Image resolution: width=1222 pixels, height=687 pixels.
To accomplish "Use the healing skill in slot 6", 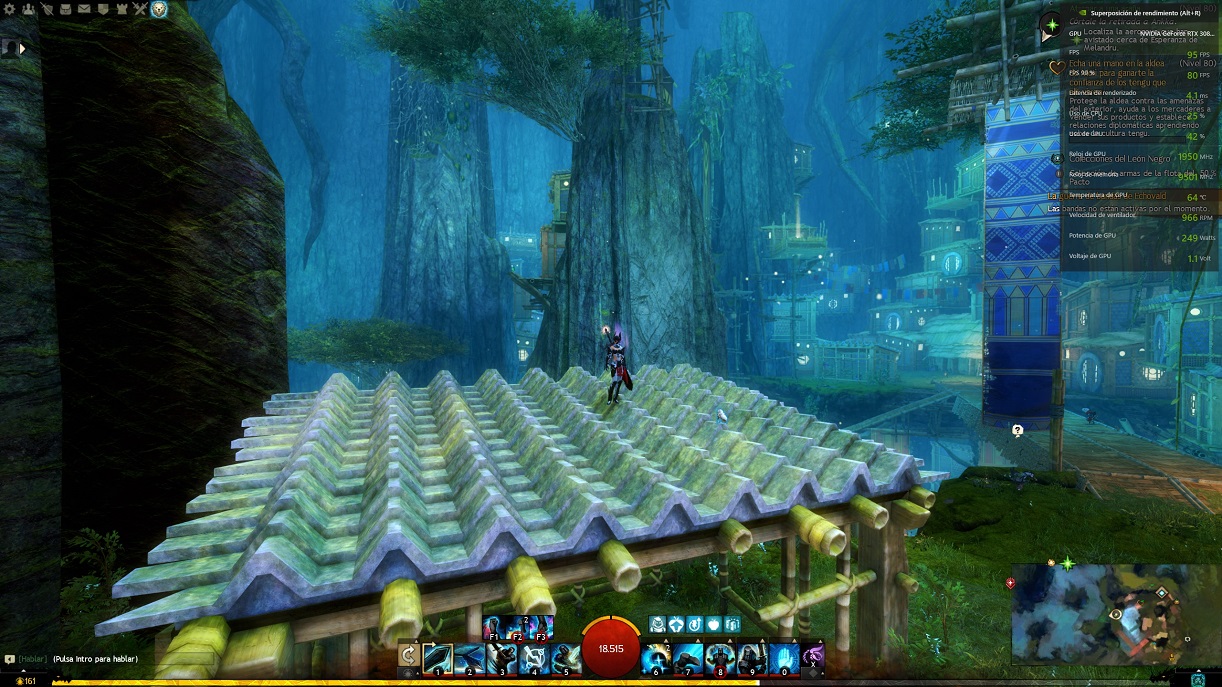I will coord(657,657).
